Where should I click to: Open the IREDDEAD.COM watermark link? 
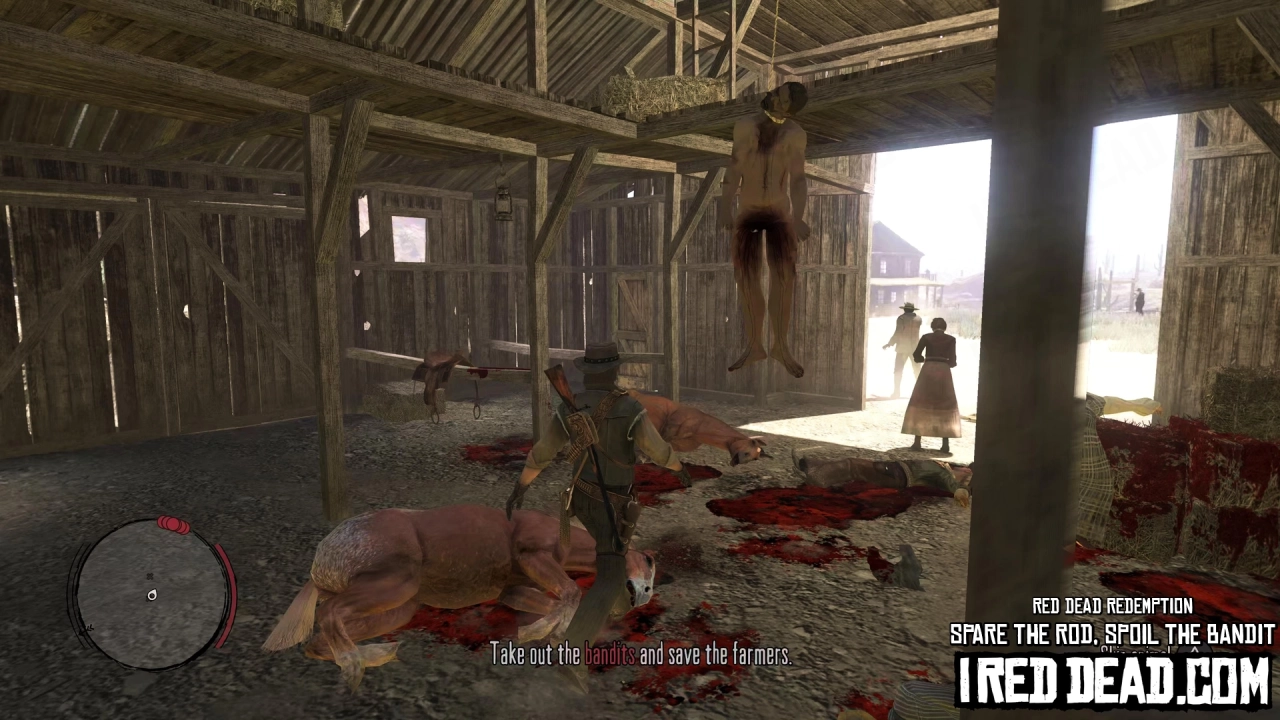point(1110,681)
